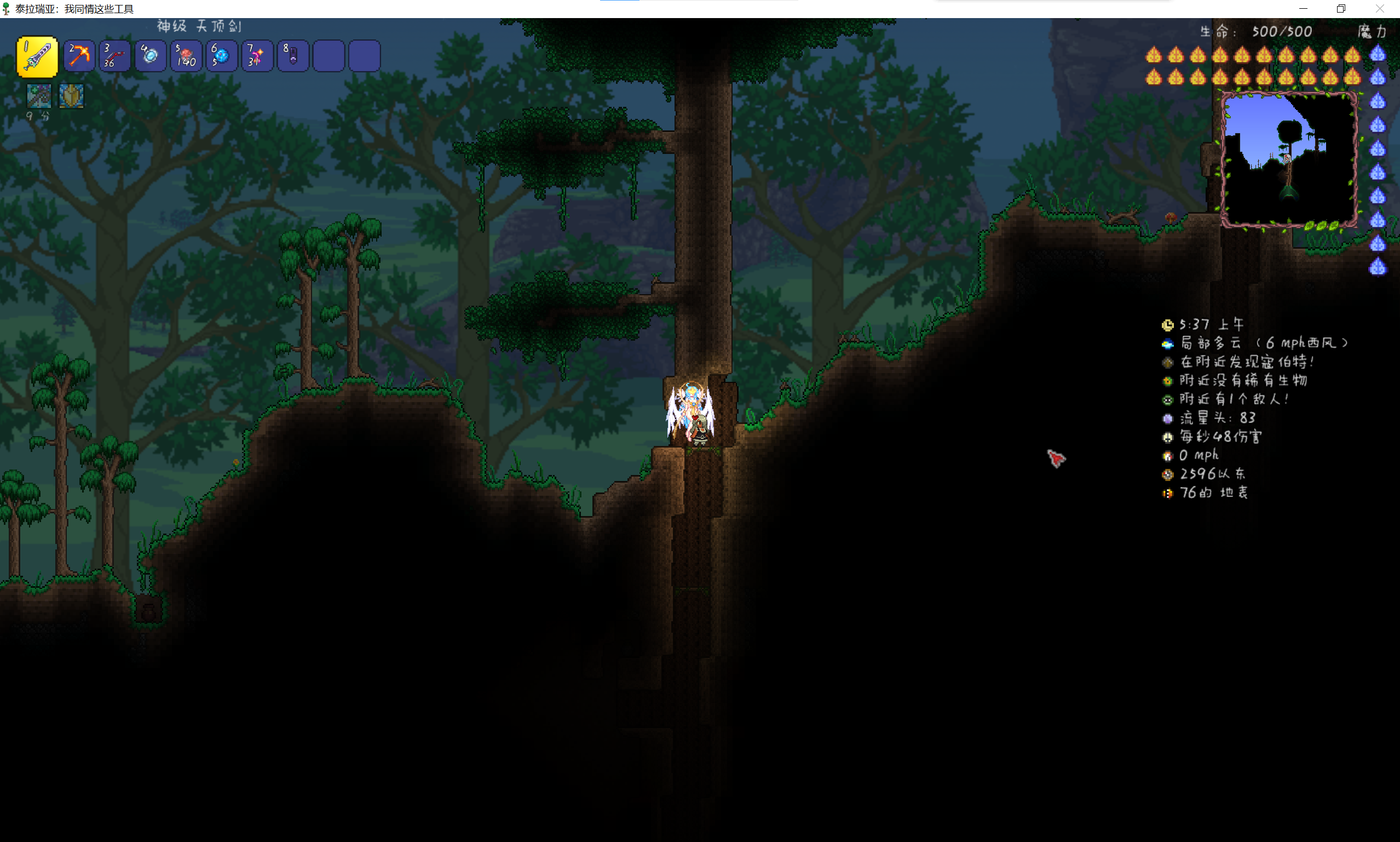
Task: Choose the red rod stack of 36
Action: click(x=114, y=56)
